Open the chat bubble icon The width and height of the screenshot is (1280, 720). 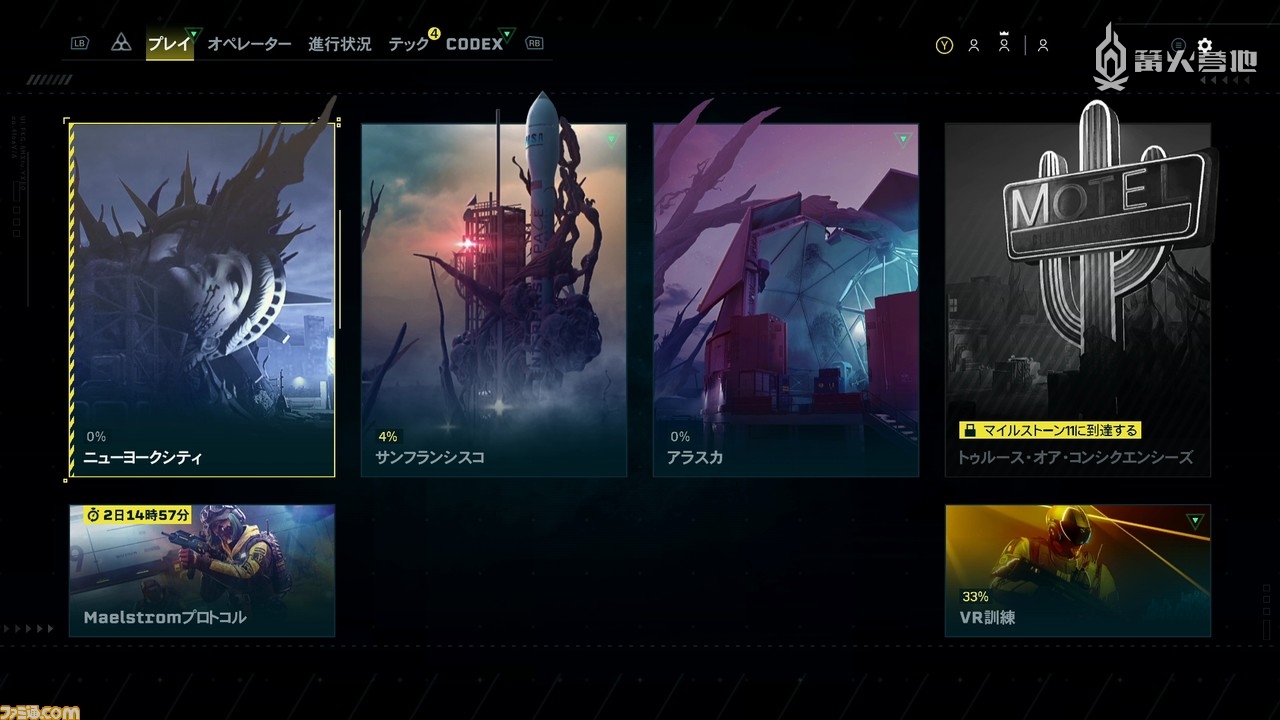(x=1179, y=44)
